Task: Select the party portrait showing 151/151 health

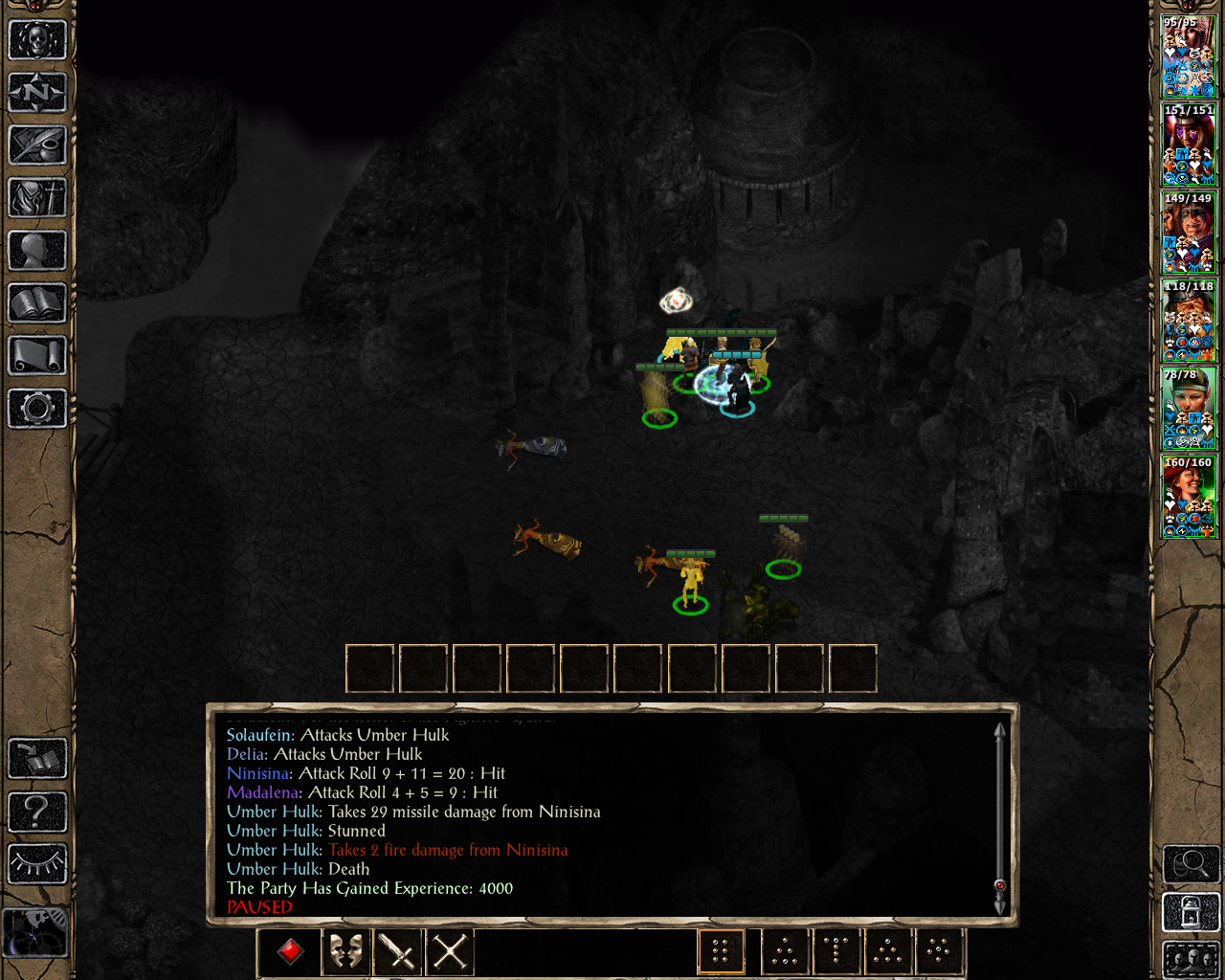Action: pos(1189,145)
